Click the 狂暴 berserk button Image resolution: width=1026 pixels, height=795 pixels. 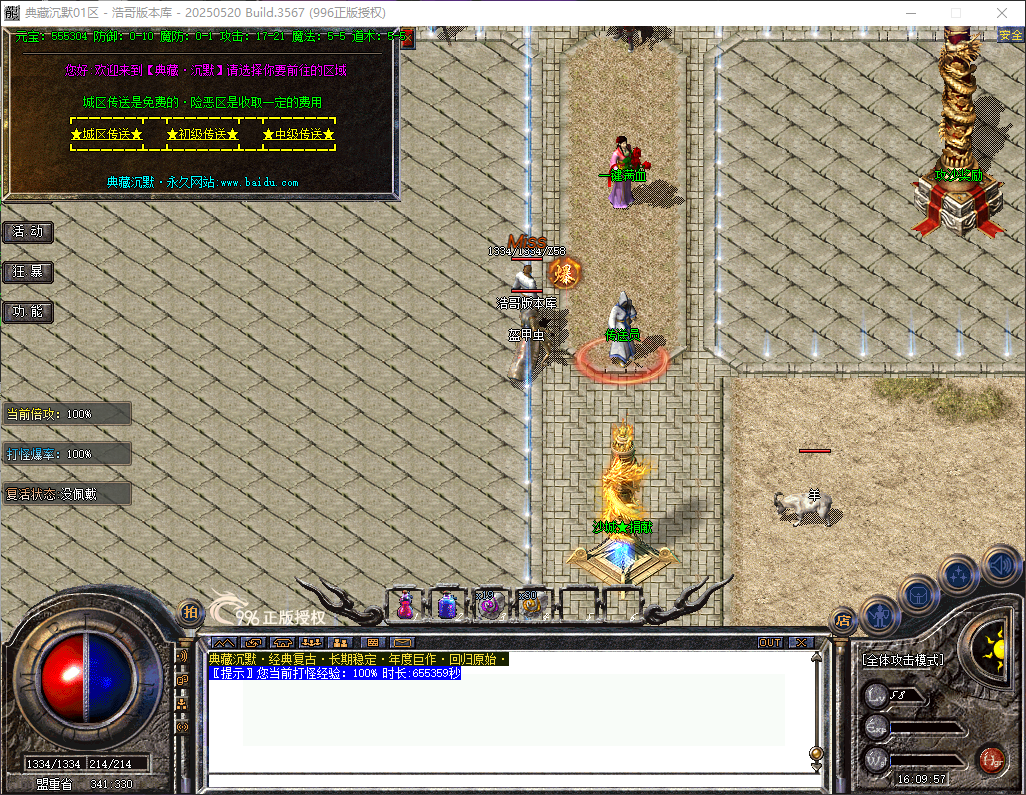tap(28, 272)
